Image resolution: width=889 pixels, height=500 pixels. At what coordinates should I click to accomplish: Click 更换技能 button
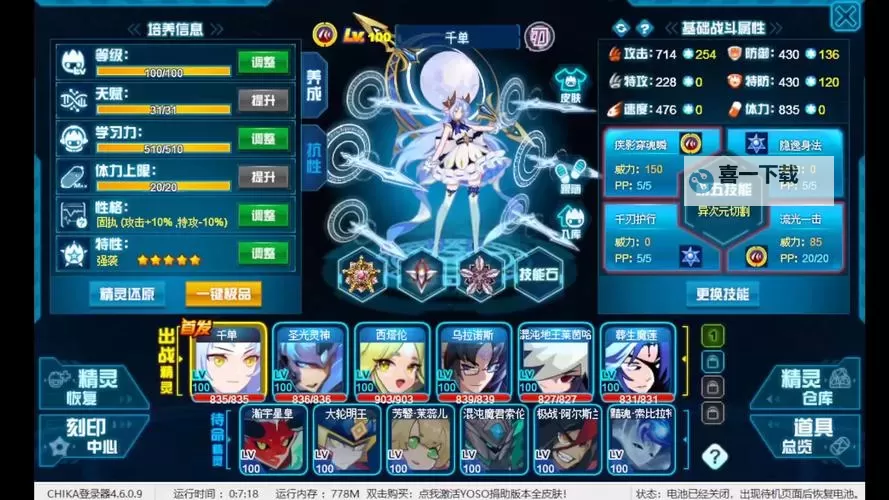[x=722, y=294]
